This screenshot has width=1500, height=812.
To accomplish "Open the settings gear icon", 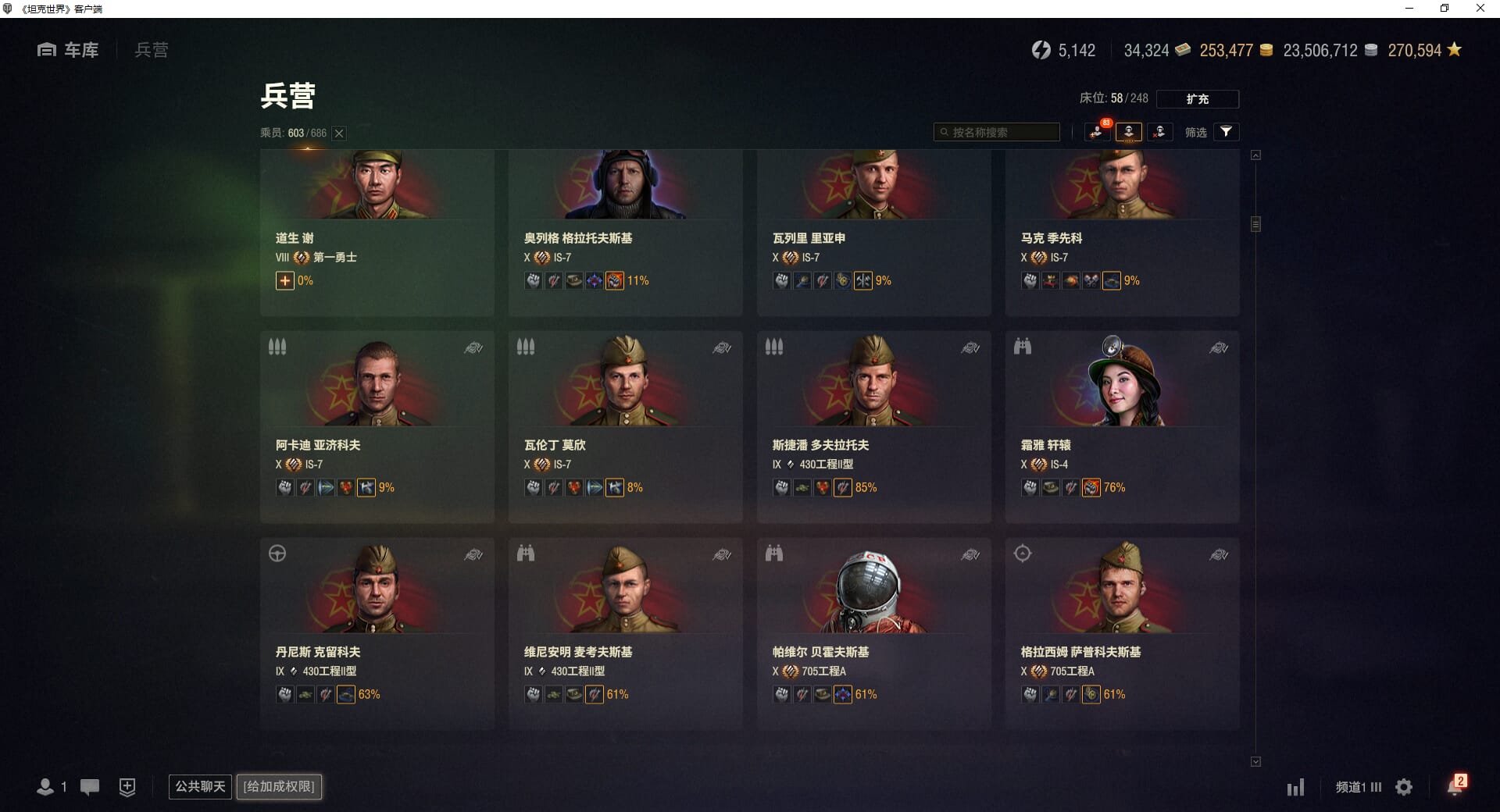I will [x=1404, y=787].
